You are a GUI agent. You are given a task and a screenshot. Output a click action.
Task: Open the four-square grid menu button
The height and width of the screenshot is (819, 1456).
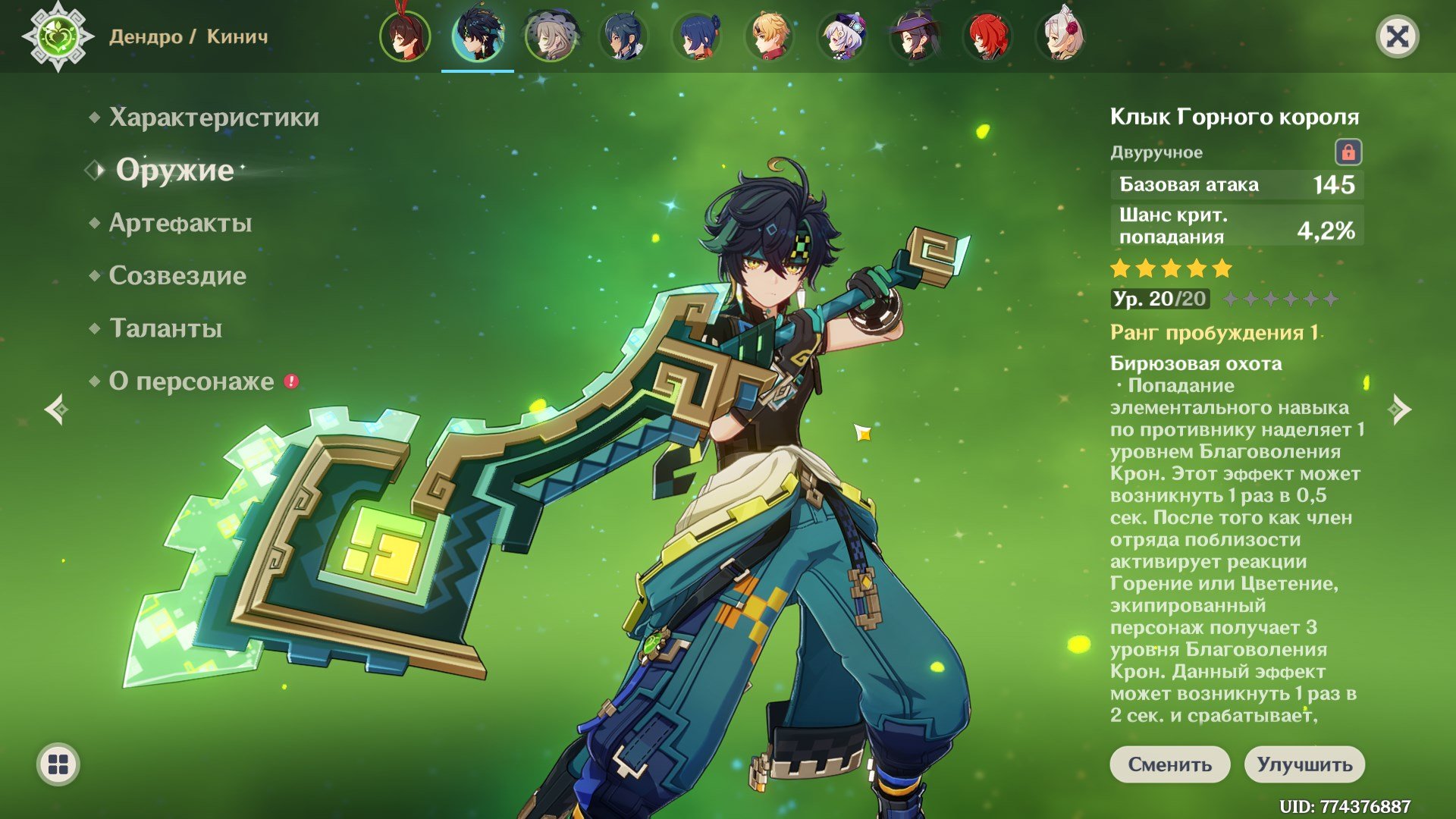click(x=58, y=764)
